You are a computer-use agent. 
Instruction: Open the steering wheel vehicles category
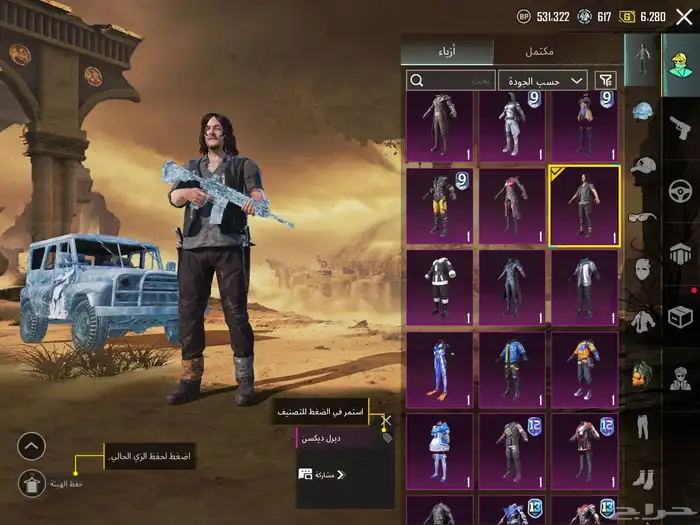(681, 190)
